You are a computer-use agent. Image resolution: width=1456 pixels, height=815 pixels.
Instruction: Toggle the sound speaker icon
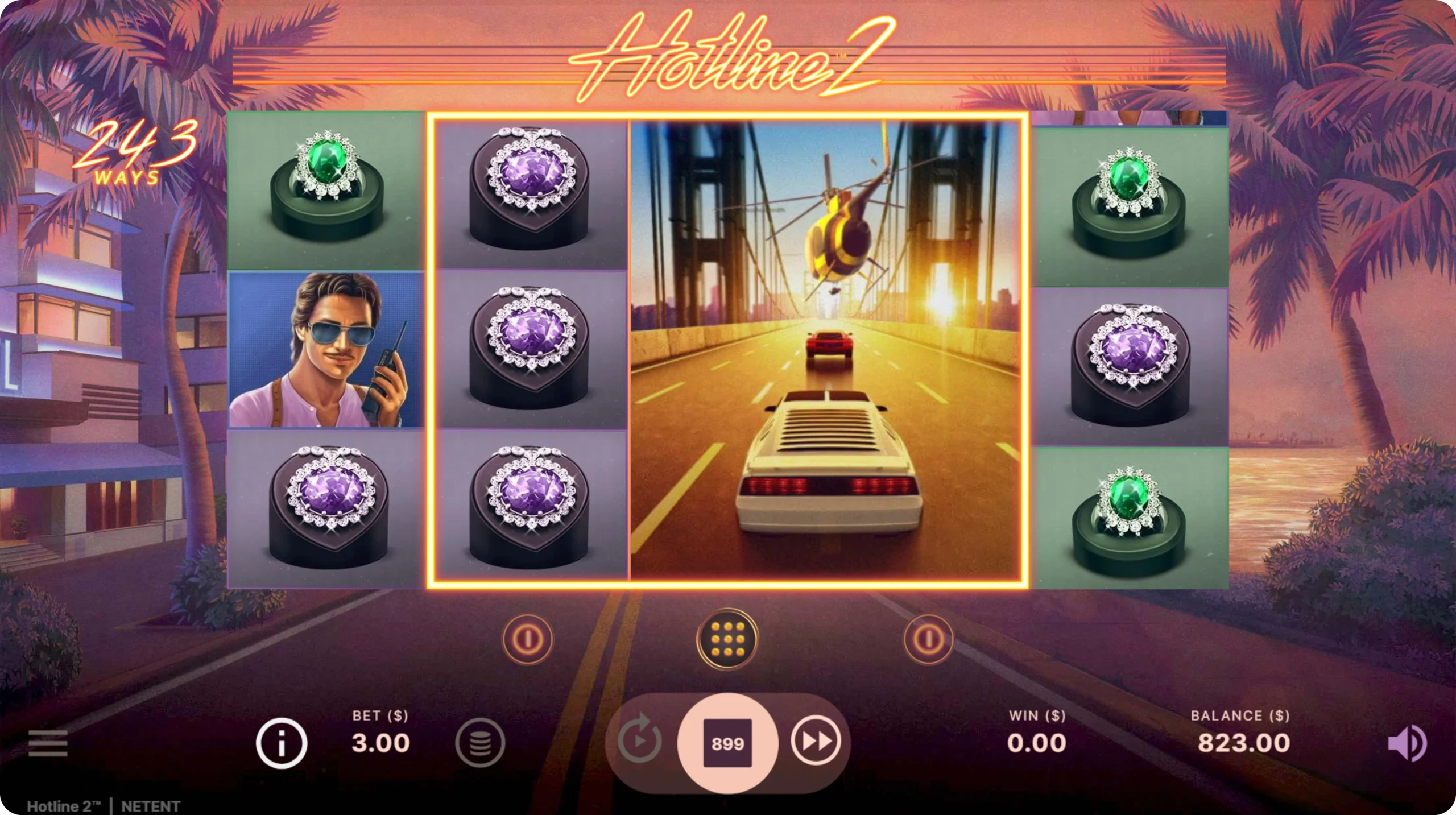pos(1406,743)
